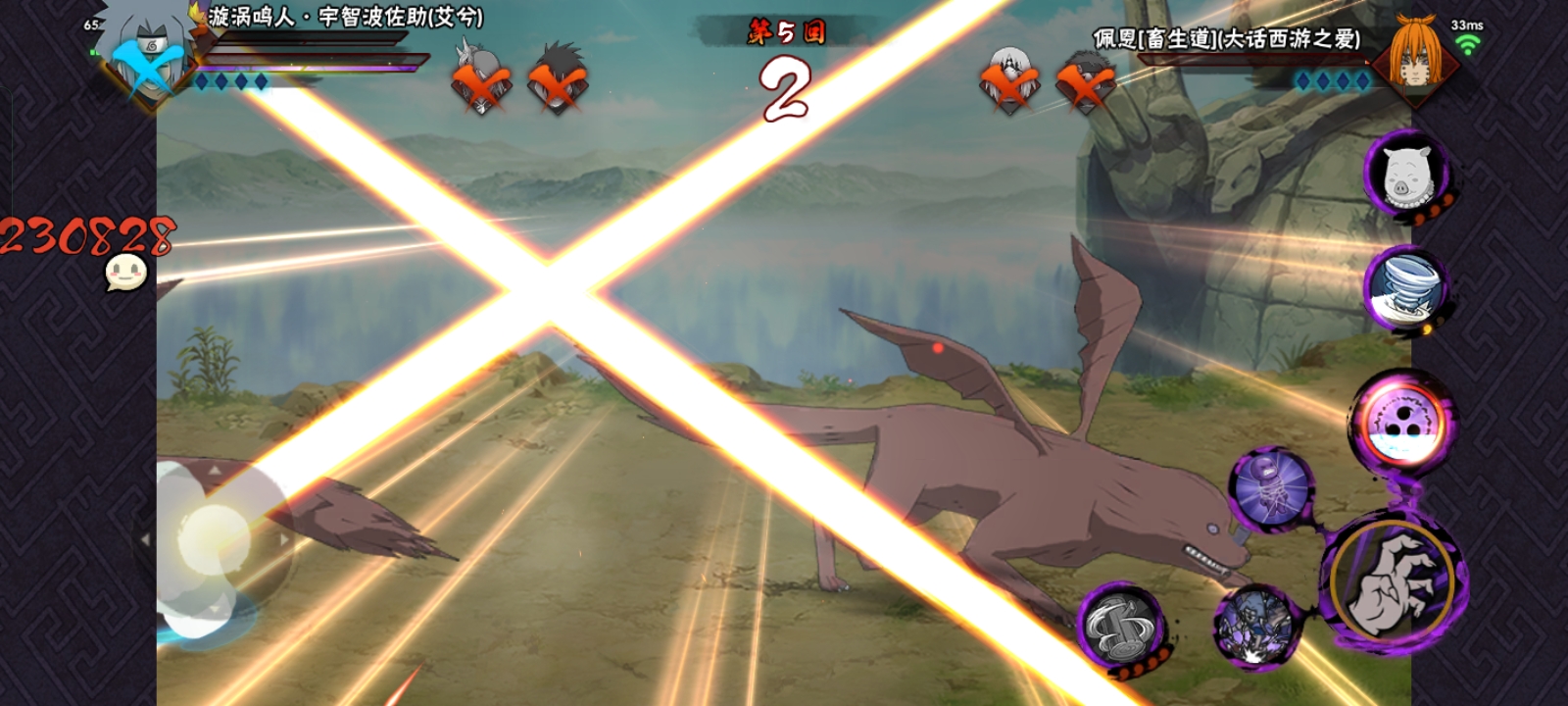This screenshot has width=1568, height=706.
Task: Activate the grey scroll substitution skill
Action: [1121, 626]
